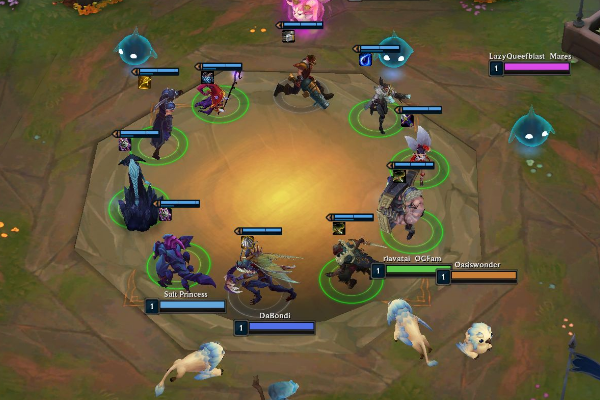The image size is (600, 400).
Task: Choose the bulky armored champion on the carousel
Action: click(x=405, y=208)
